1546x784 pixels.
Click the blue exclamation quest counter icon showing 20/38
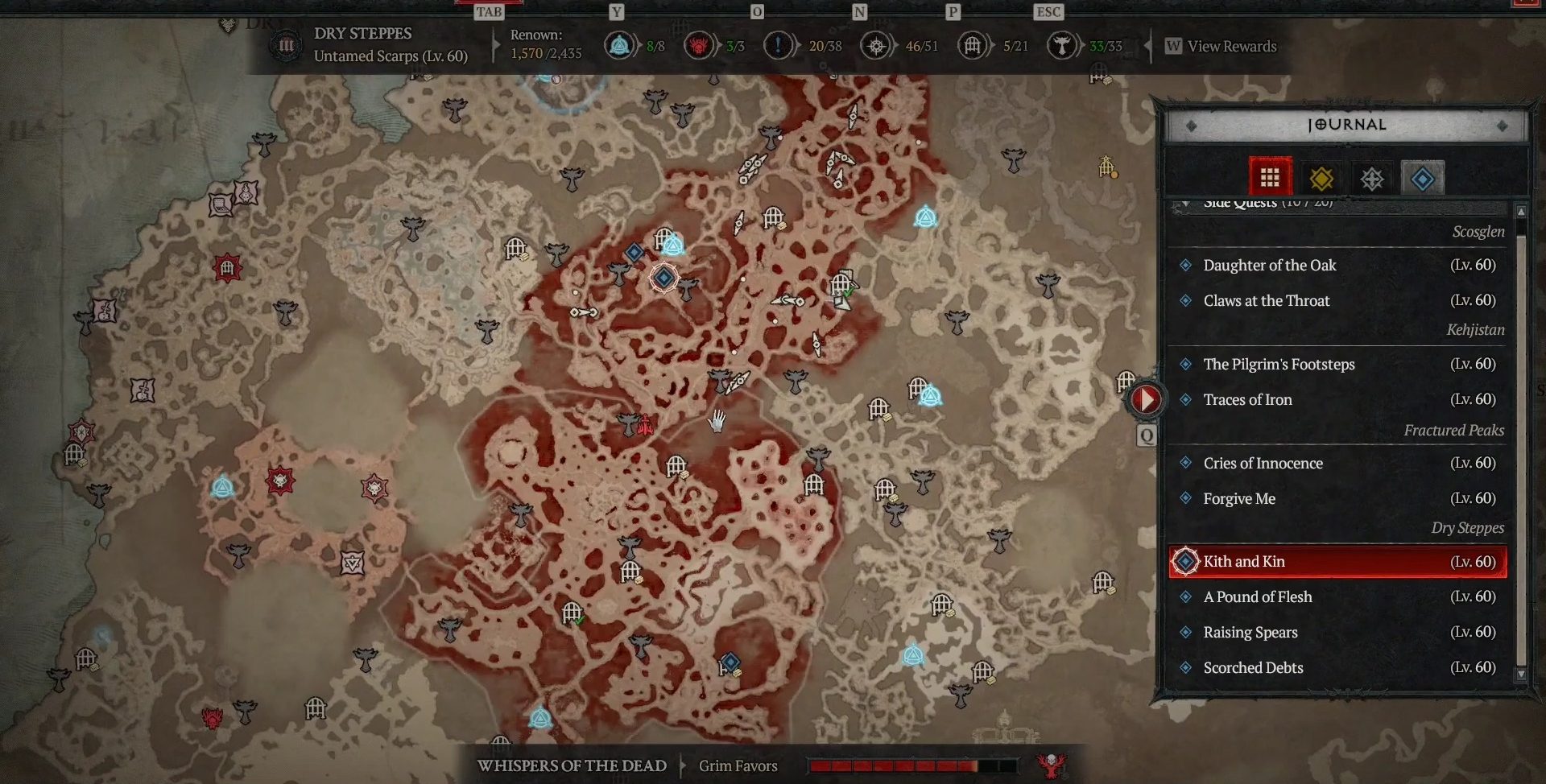coord(777,46)
